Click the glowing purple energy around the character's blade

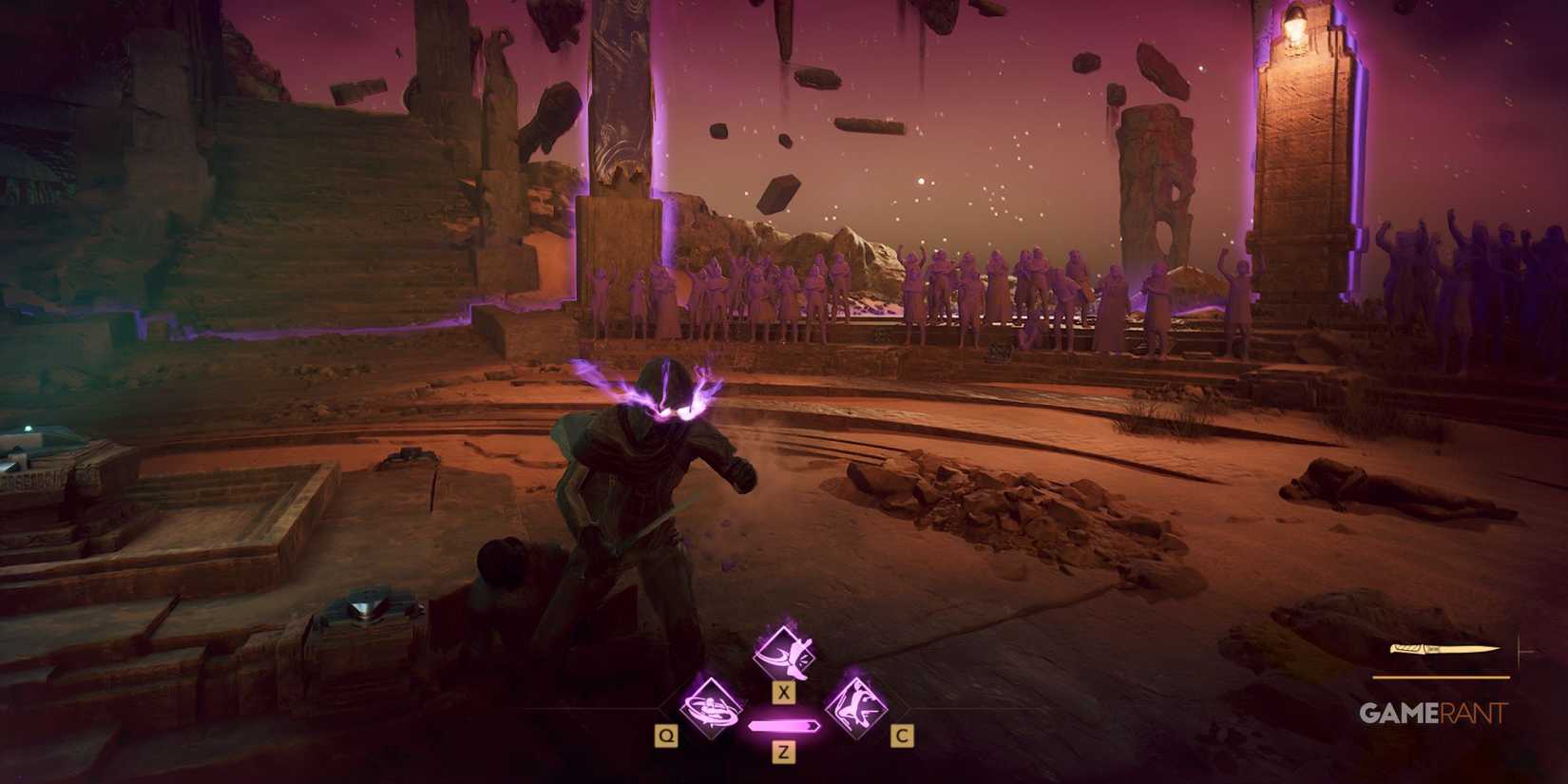[665, 394]
